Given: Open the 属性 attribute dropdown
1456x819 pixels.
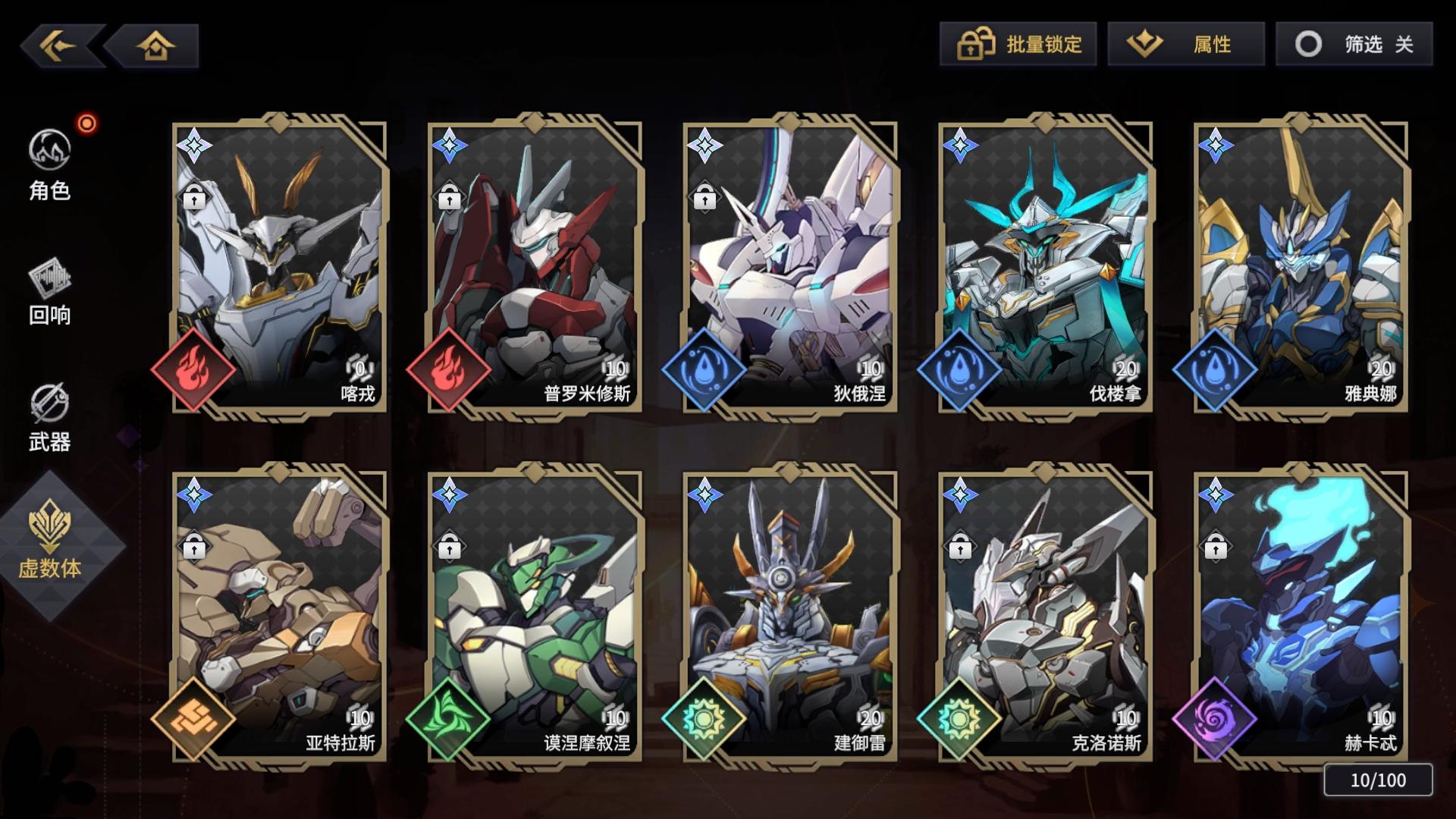Looking at the screenshot, I should pos(1187,44).
